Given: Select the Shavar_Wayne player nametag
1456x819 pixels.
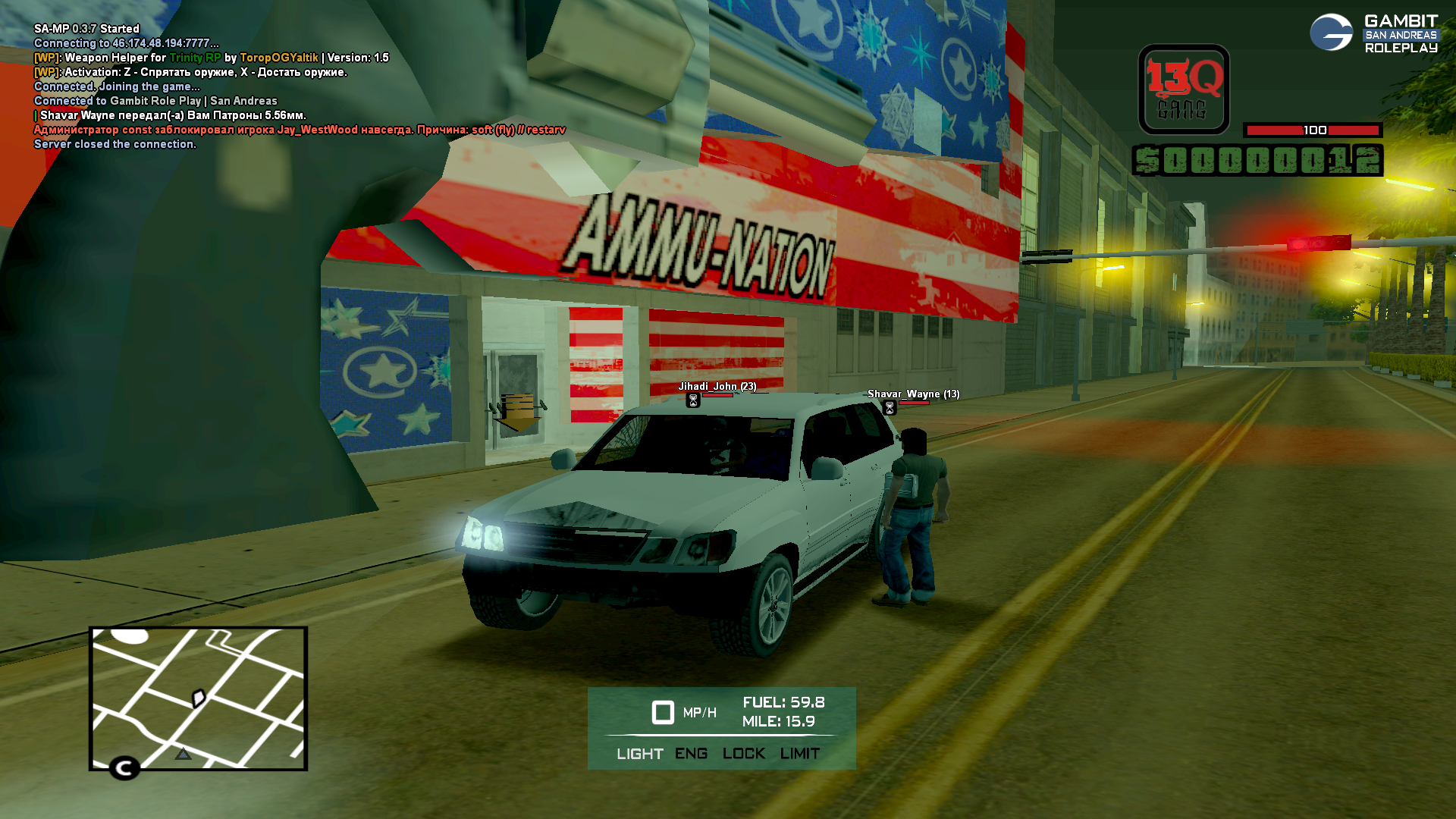Looking at the screenshot, I should point(913,394).
